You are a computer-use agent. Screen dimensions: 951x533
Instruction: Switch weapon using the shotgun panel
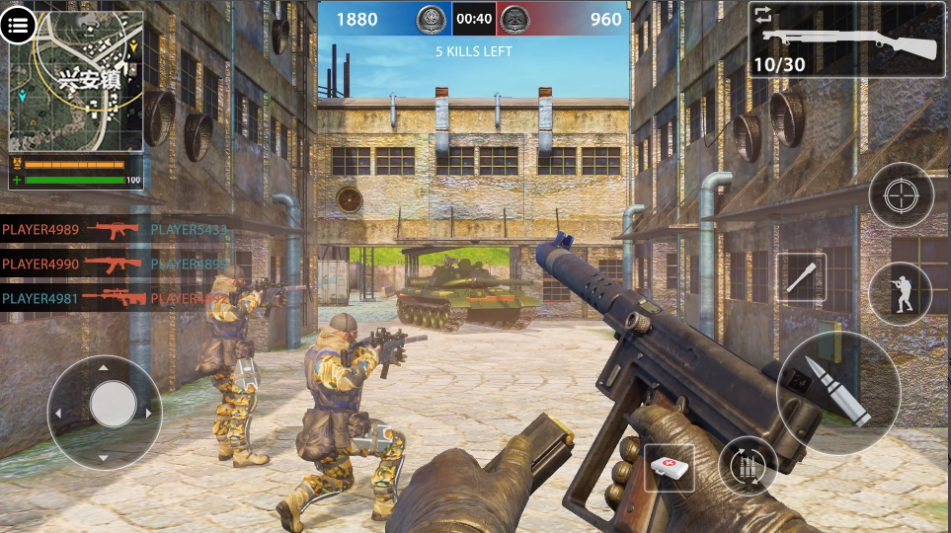pyautogui.click(x=846, y=40)
